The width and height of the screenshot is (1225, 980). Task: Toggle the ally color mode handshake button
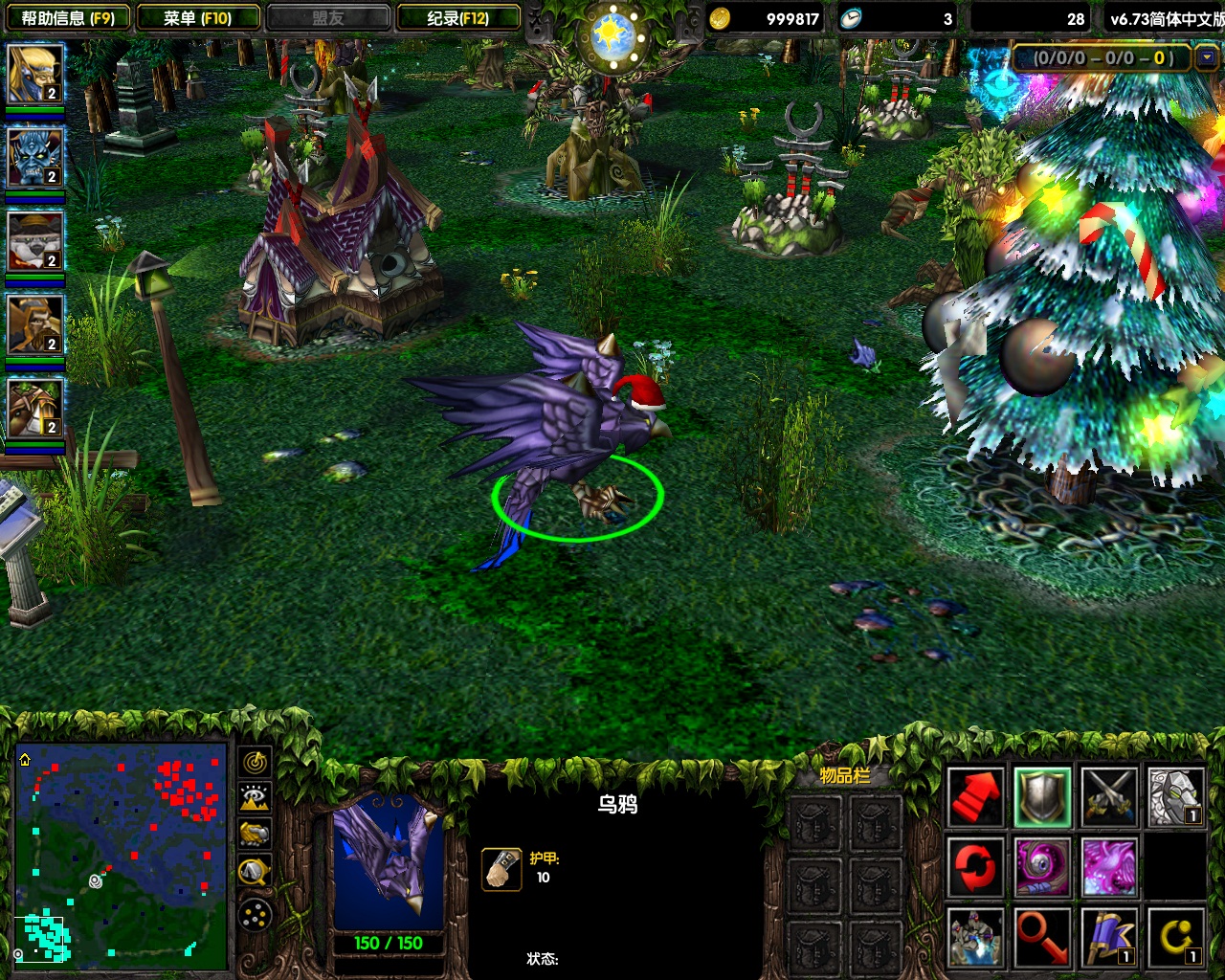(x=255, y=835)
